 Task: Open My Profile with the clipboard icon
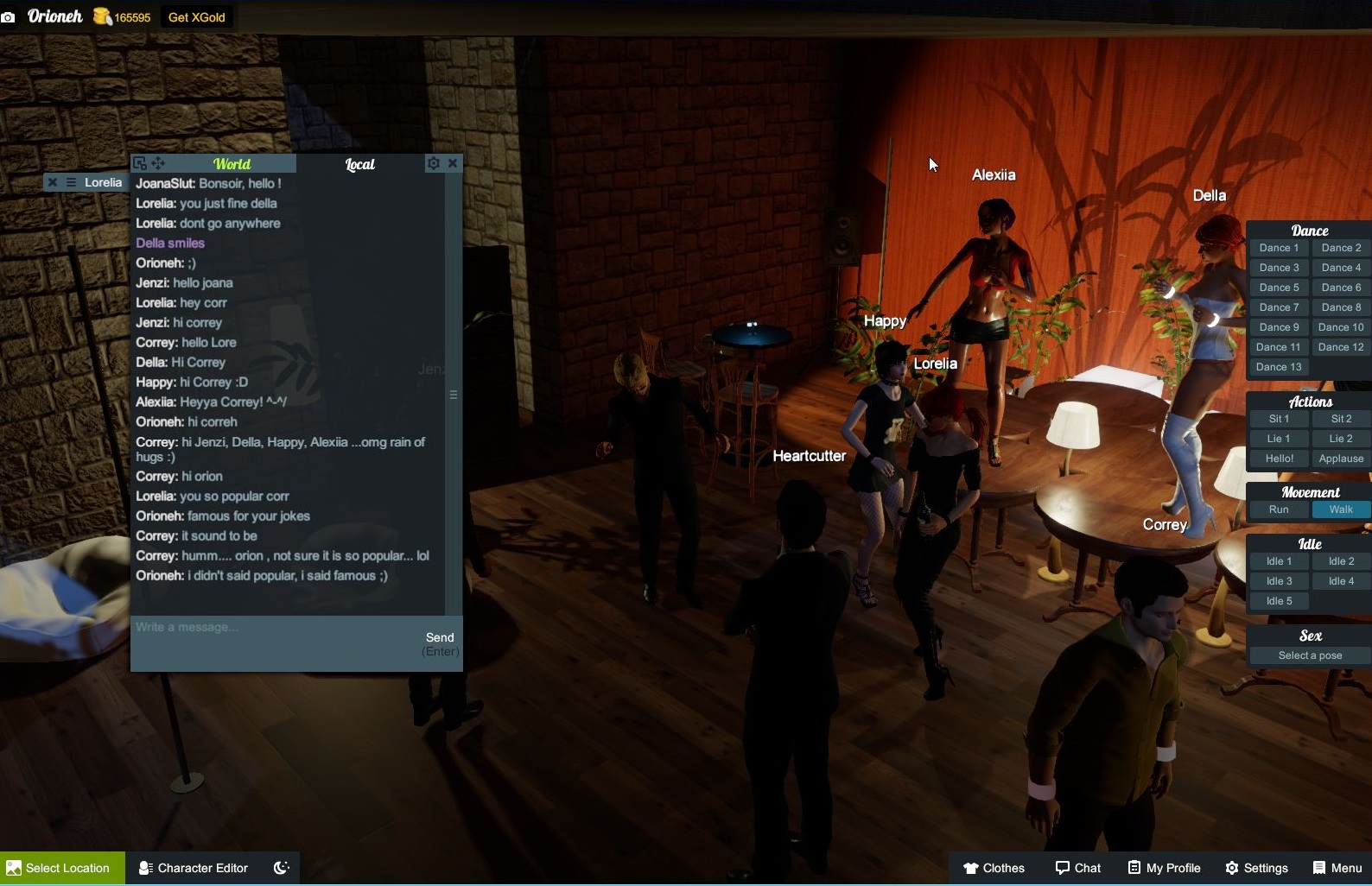point(1132,868)
